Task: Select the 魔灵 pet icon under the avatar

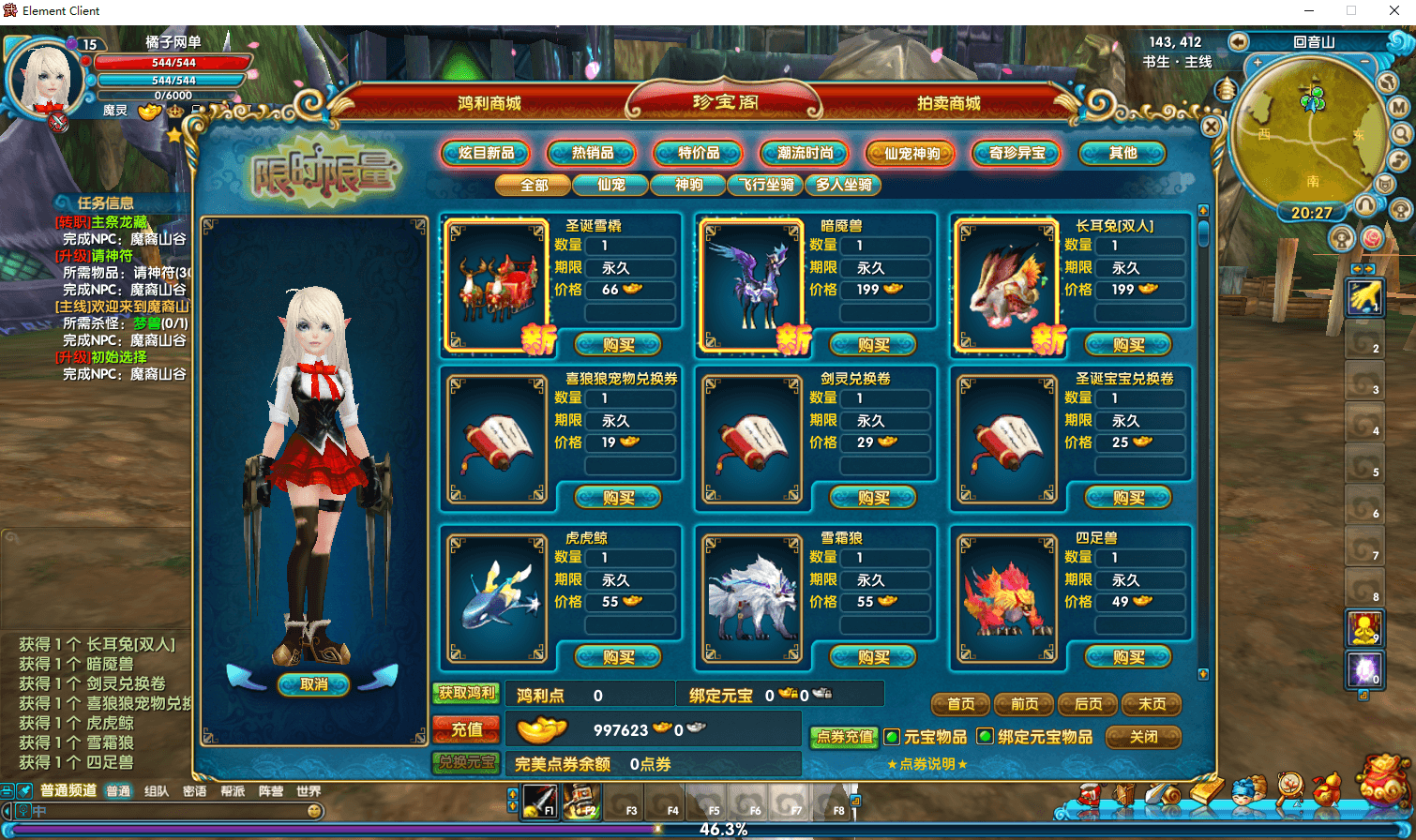Action: tap(114, 110)
